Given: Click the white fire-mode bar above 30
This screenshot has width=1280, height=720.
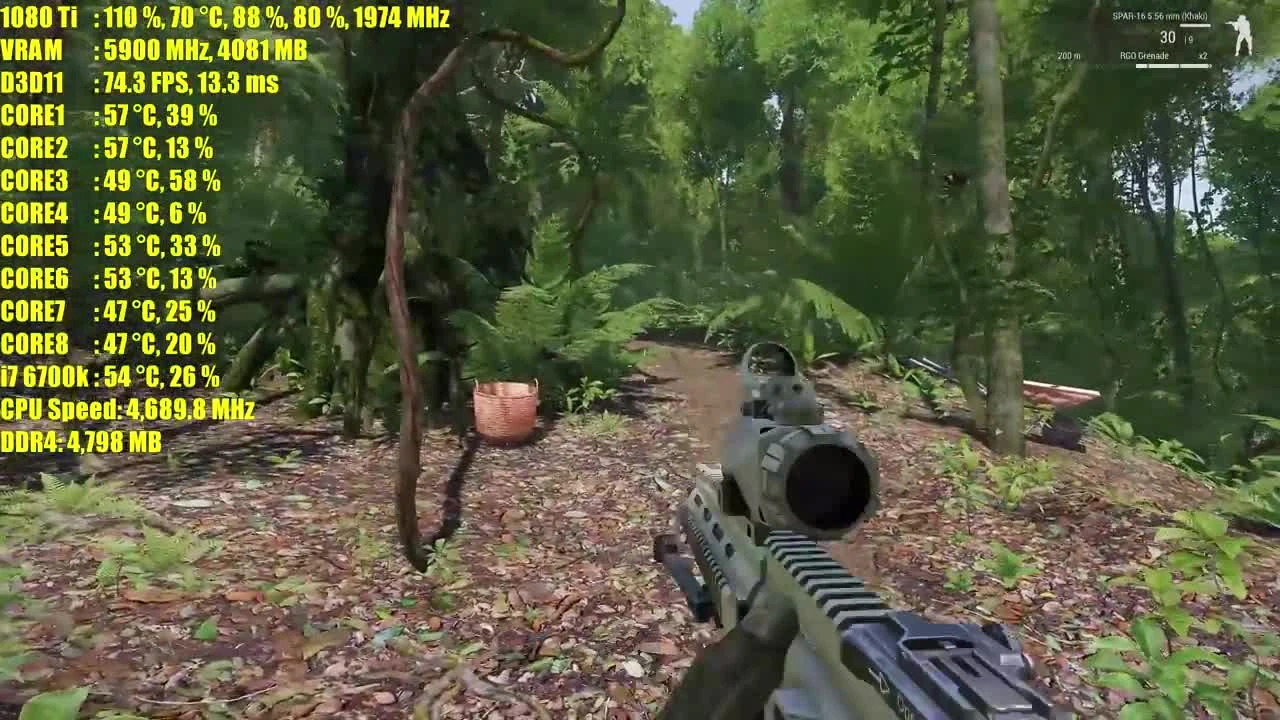Looking at the screenshot, I should (x=1196, y=25).
